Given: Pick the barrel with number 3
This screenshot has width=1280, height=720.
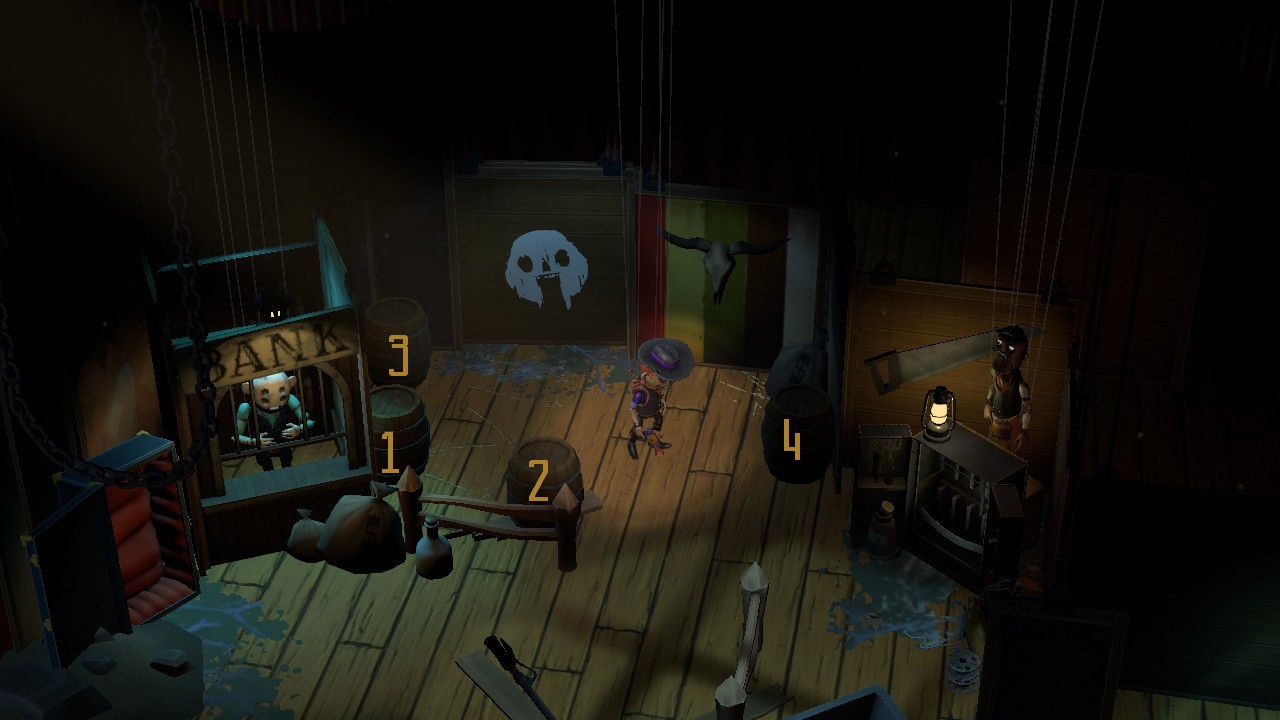Looking at the screenshot, I should pyautogui.click(x=398, y=340).
